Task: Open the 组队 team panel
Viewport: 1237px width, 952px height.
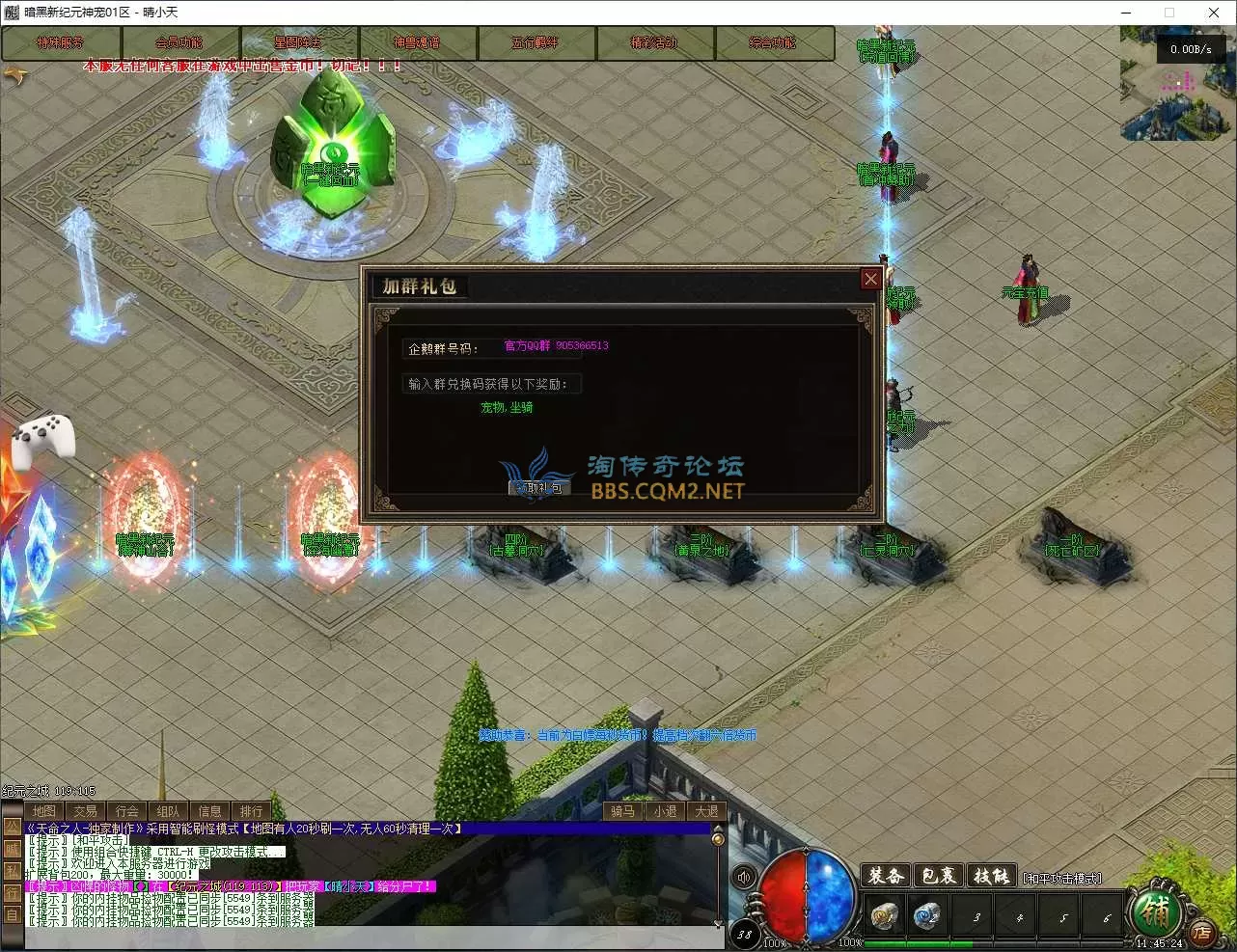Action: coord(169,811)
